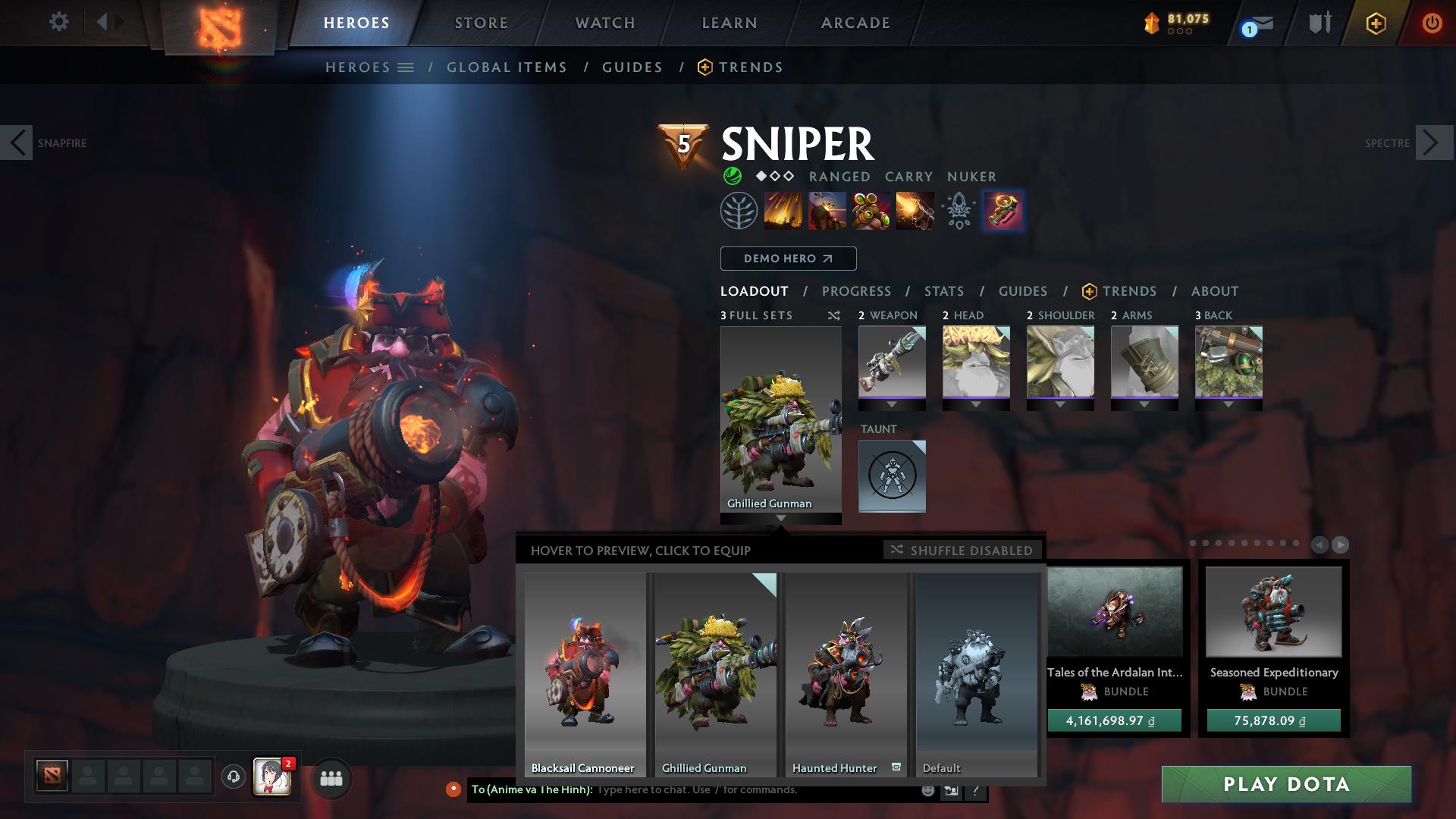Select the Haunted Hunter set thumbnail

coord(847,667)
